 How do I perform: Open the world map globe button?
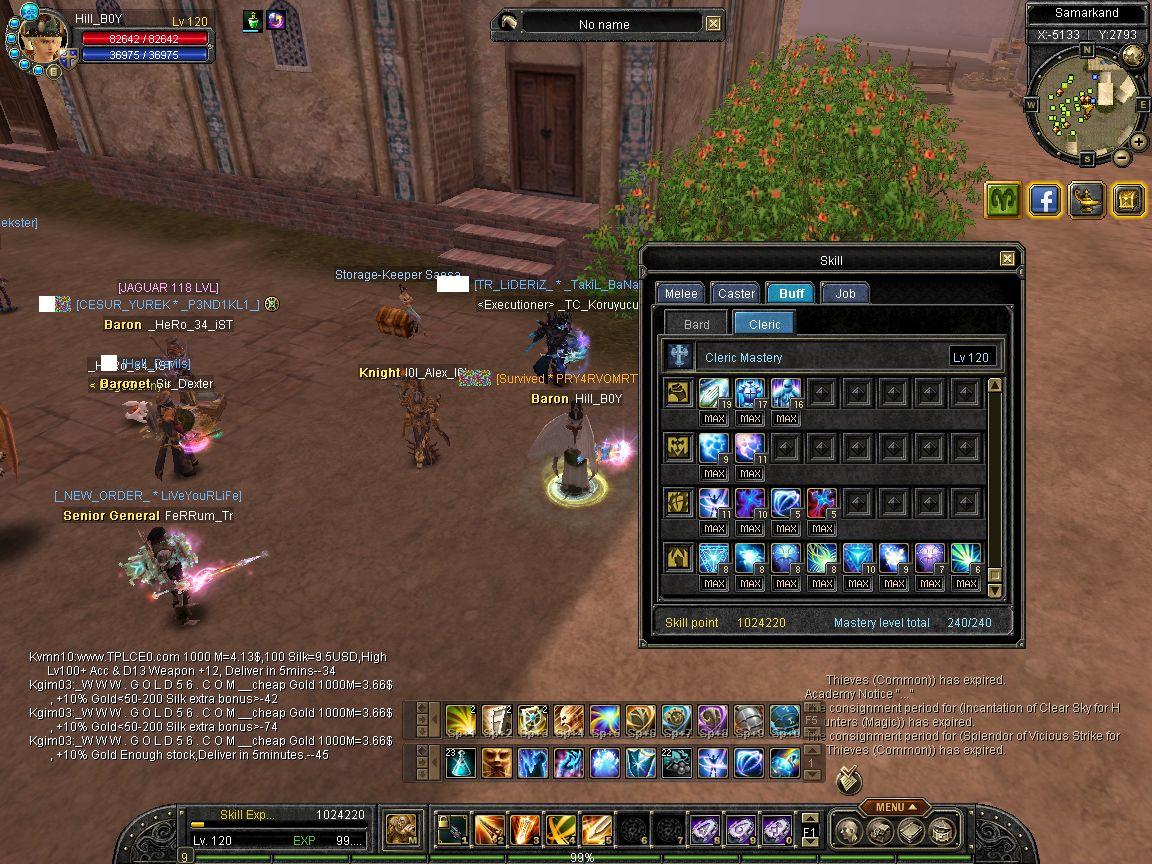[x=1133, y=56]
